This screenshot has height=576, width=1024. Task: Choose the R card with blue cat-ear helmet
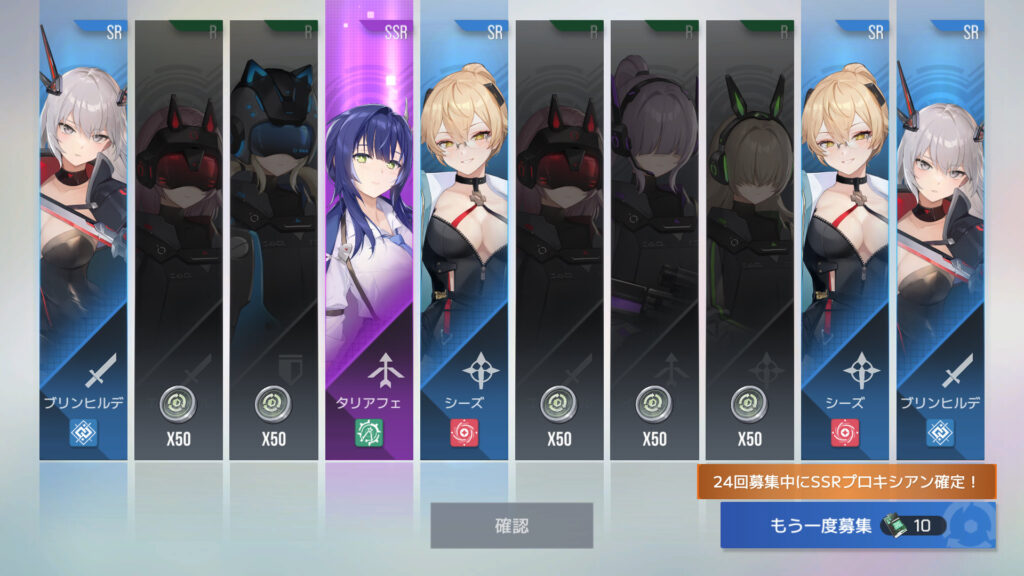click(273, 240)
